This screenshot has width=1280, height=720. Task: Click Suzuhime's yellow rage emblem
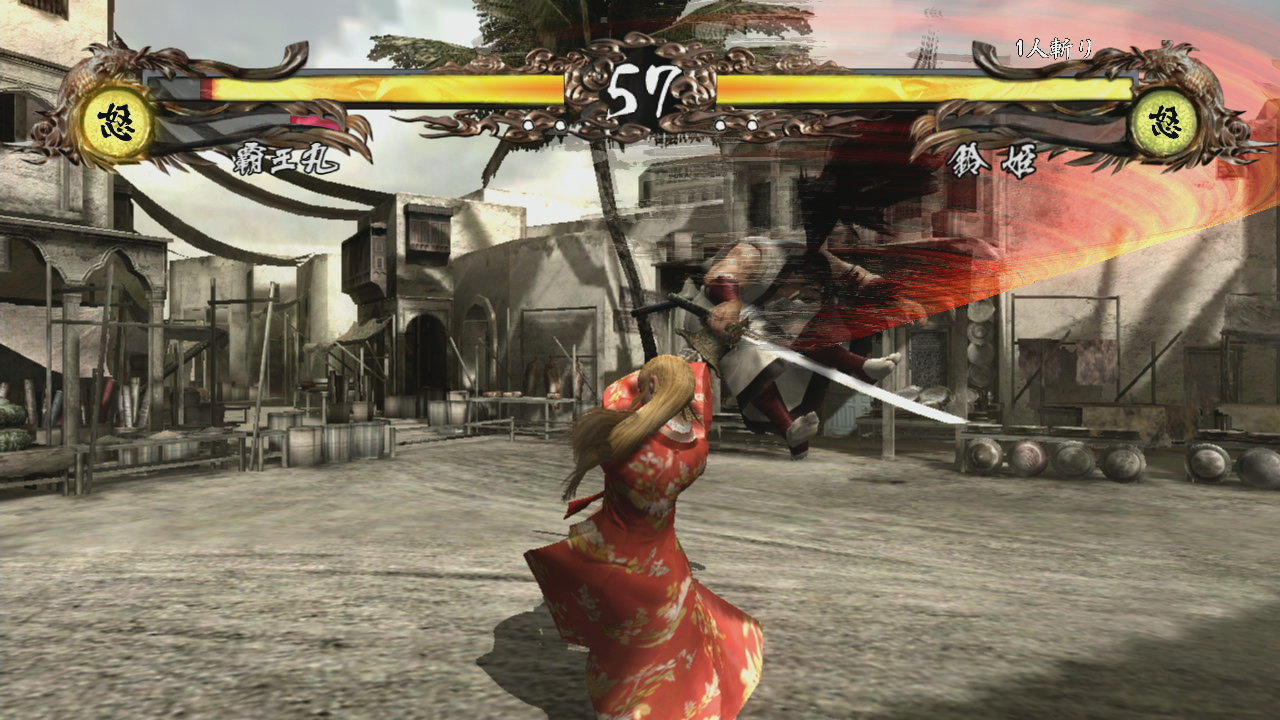tap(1163, 125)
